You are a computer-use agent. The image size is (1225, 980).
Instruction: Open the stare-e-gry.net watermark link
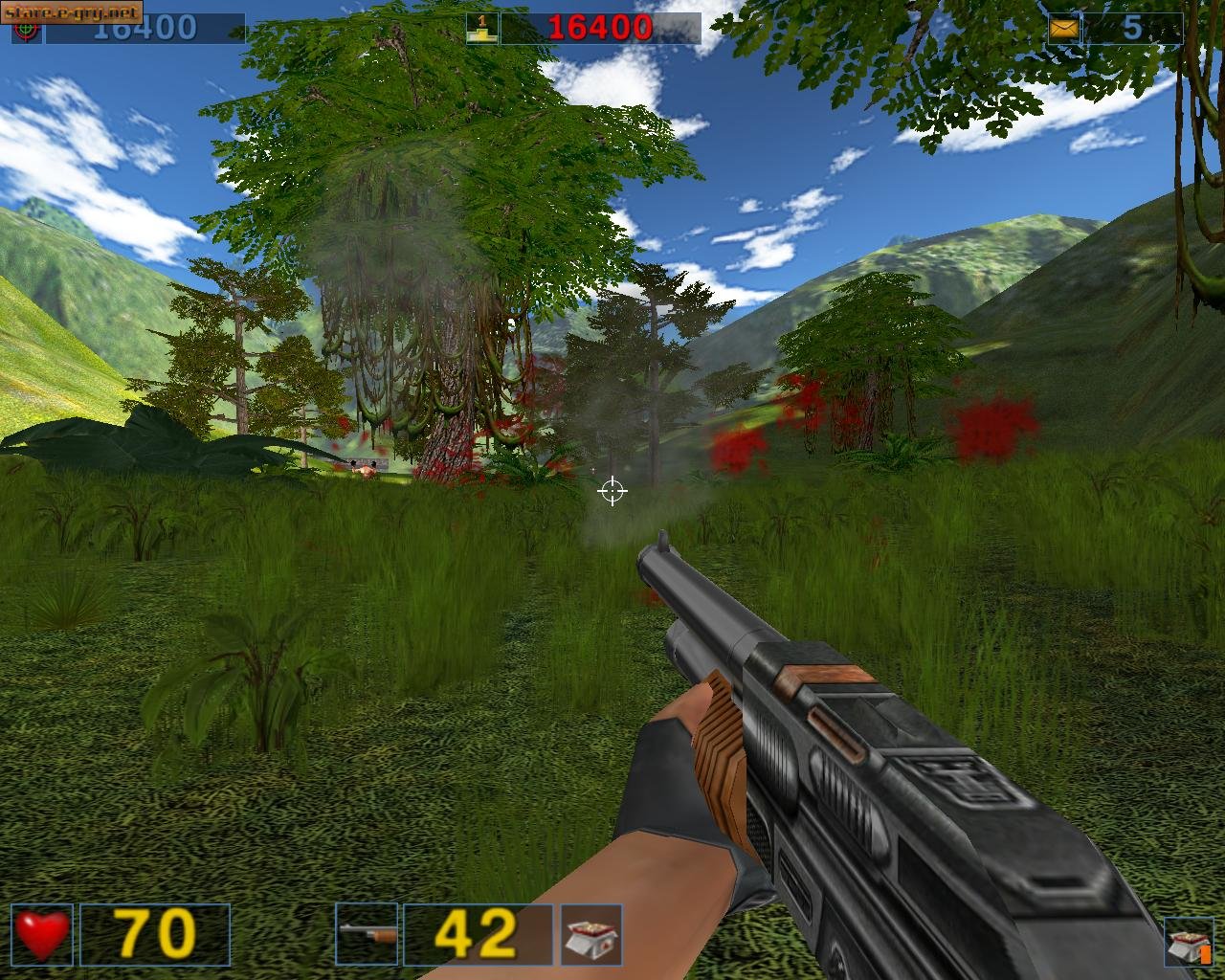[x=72, y=12]
